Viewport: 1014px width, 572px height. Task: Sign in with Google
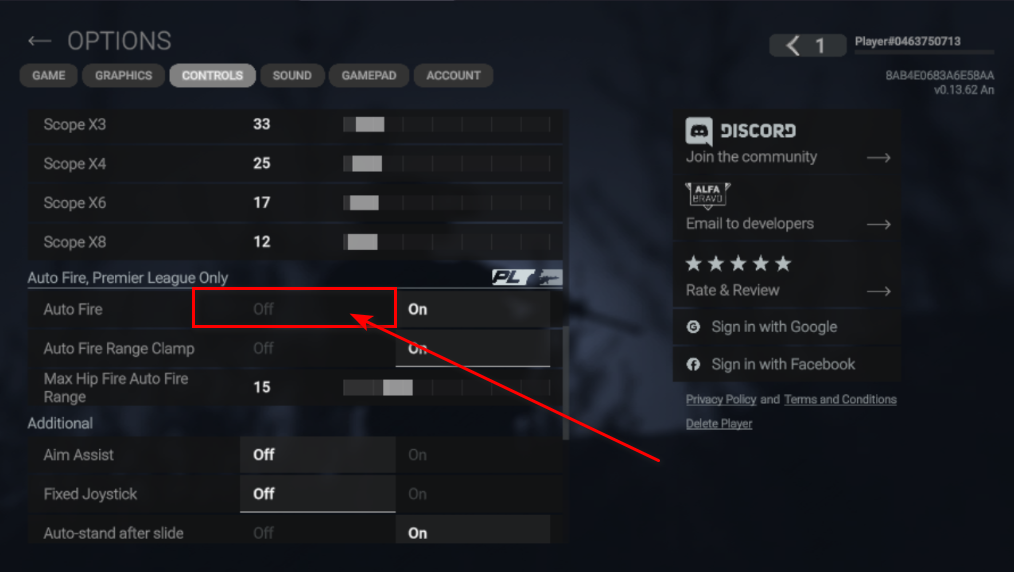tap(773, 327)
